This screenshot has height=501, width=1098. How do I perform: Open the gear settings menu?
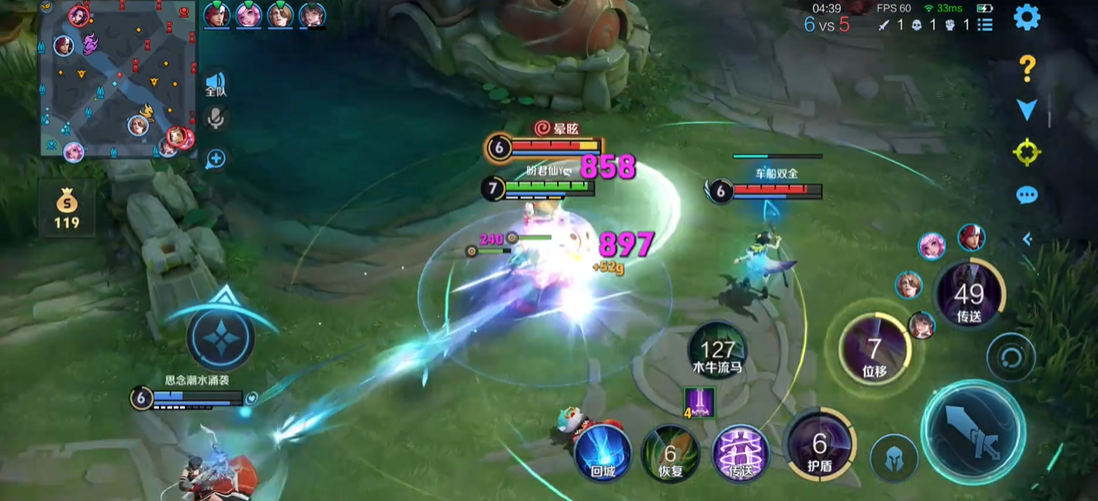1027,17
